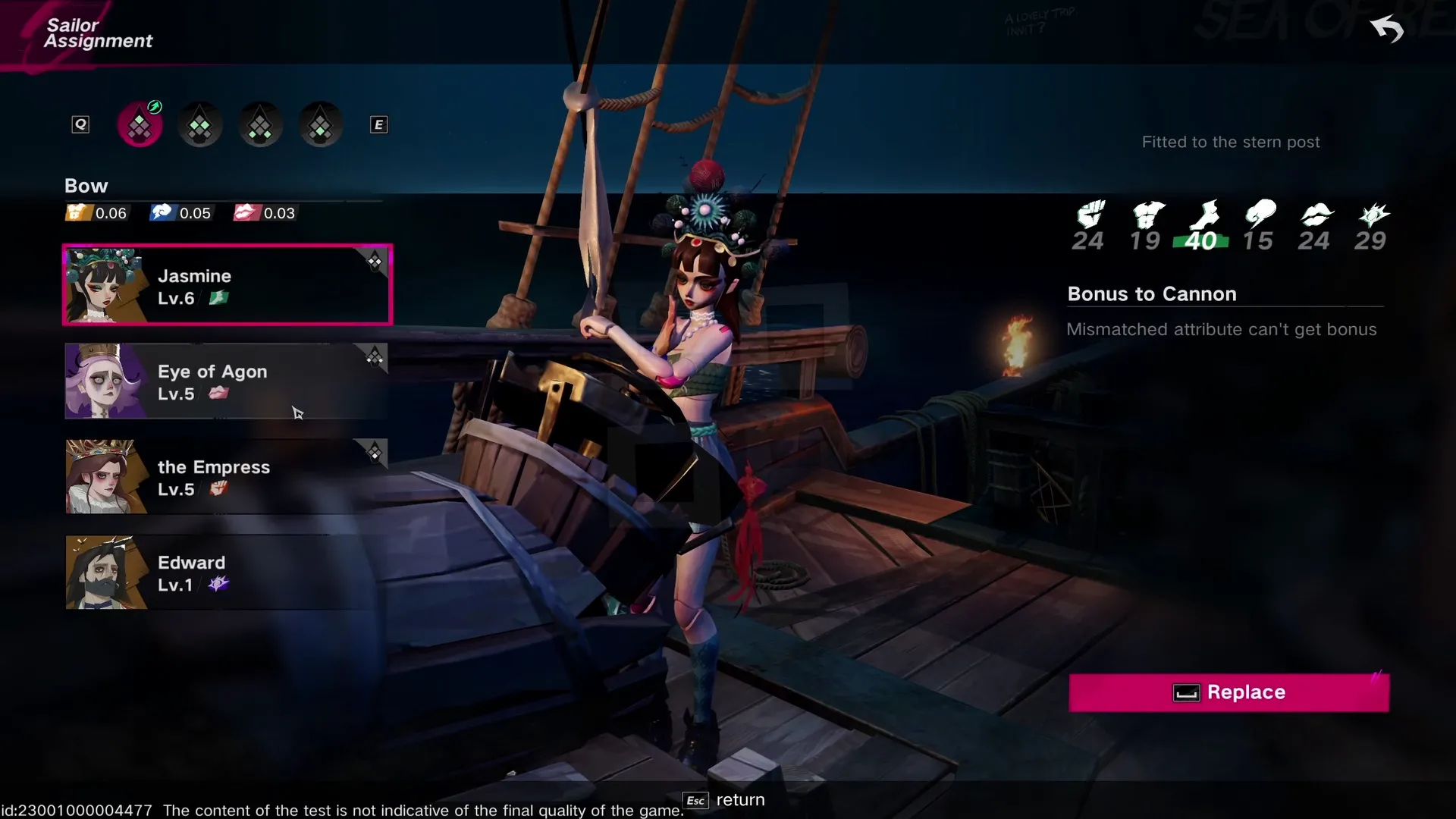Select Edward Lv.1 at bottom of list
Screen dimensions: 1456x819
pyautogui.click(x=226, y=572)
